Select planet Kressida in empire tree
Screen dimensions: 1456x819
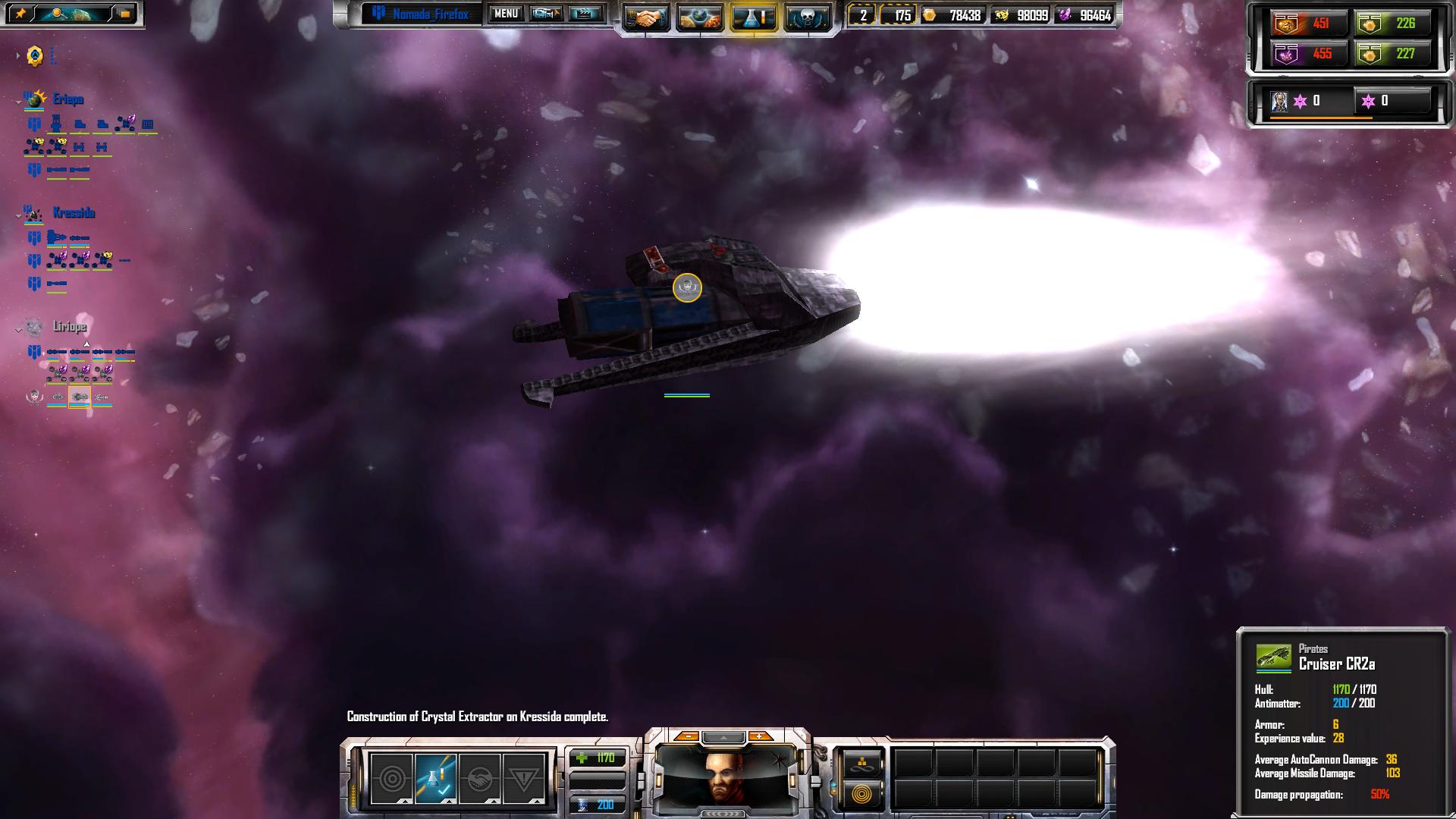coord(74,213)
